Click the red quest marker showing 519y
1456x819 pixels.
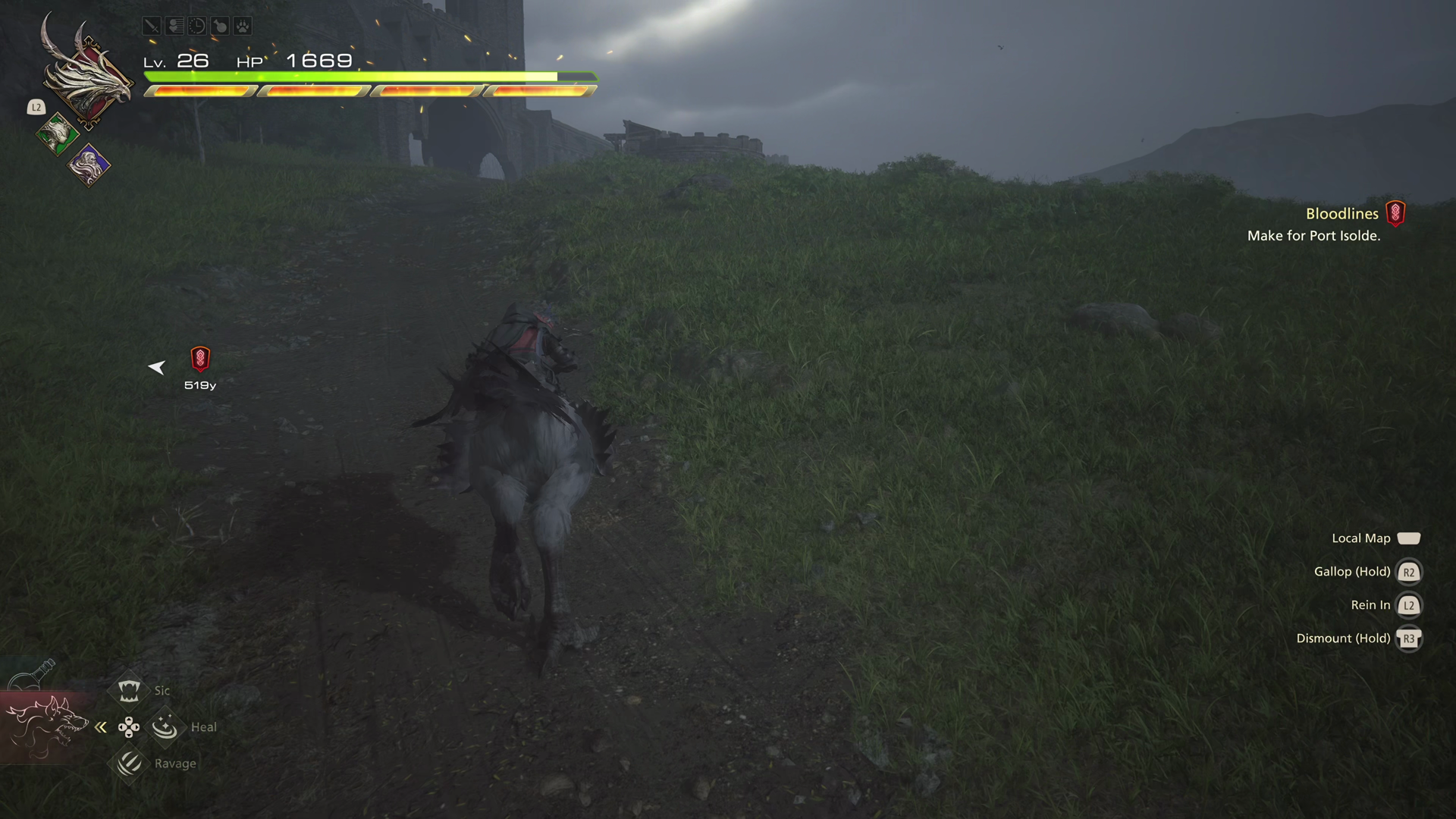click(x=200, y=359)
